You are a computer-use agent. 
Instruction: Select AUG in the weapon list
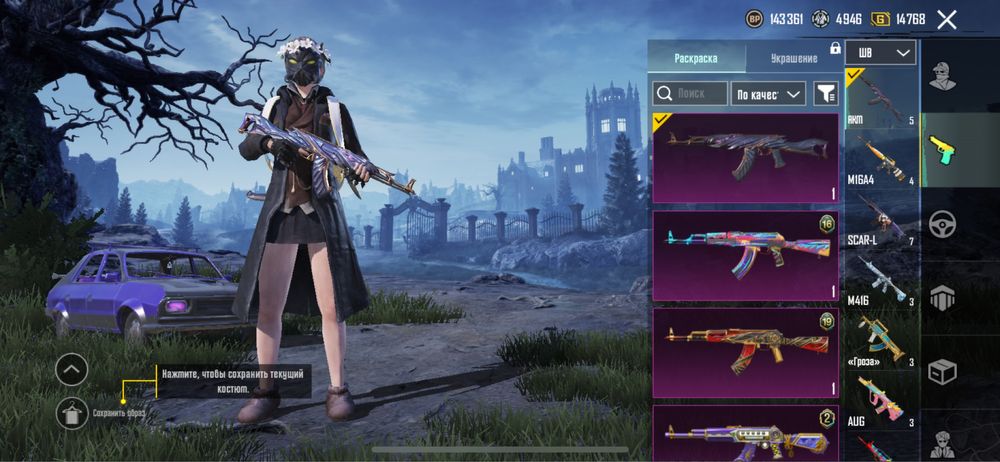point(881,402)
